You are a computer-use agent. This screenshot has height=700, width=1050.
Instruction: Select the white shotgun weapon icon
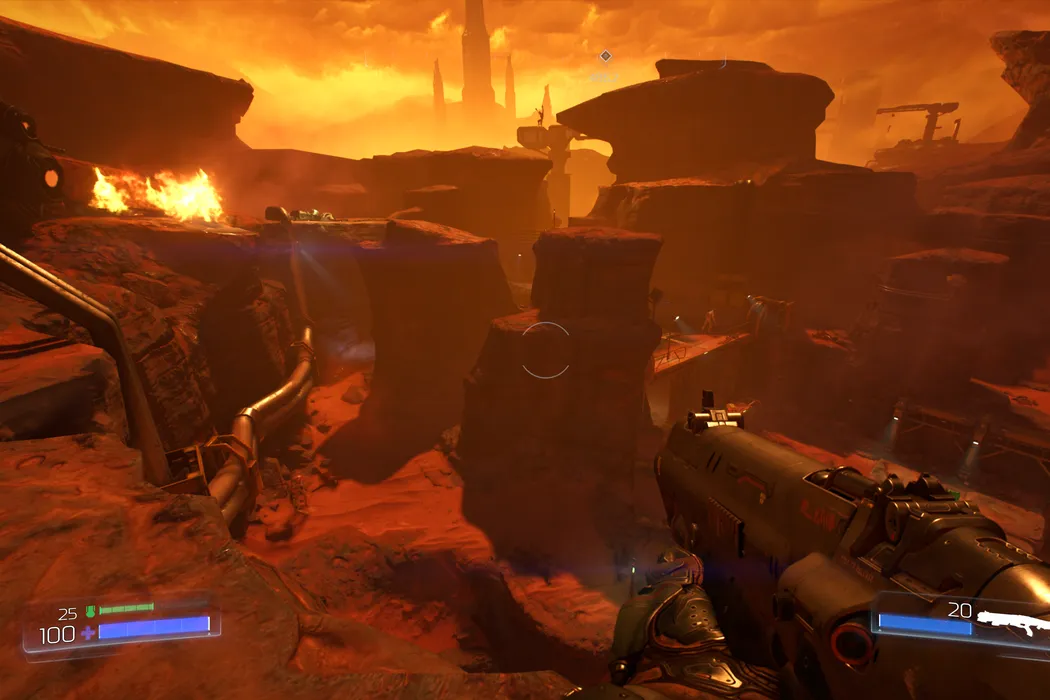pos(1012,620)
